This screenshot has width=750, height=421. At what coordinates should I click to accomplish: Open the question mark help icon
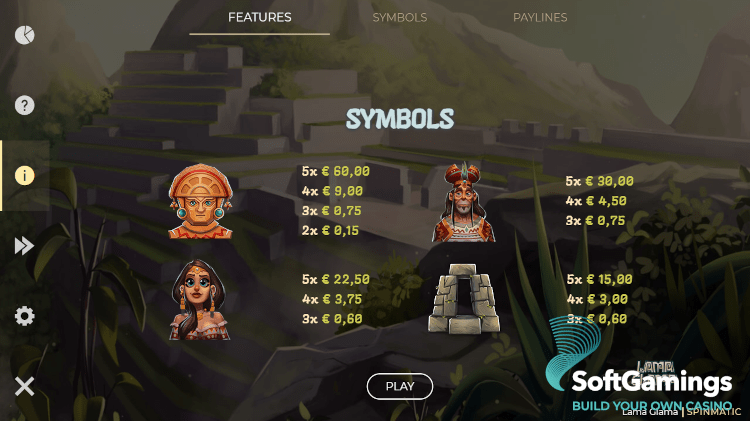pos(25,105)
